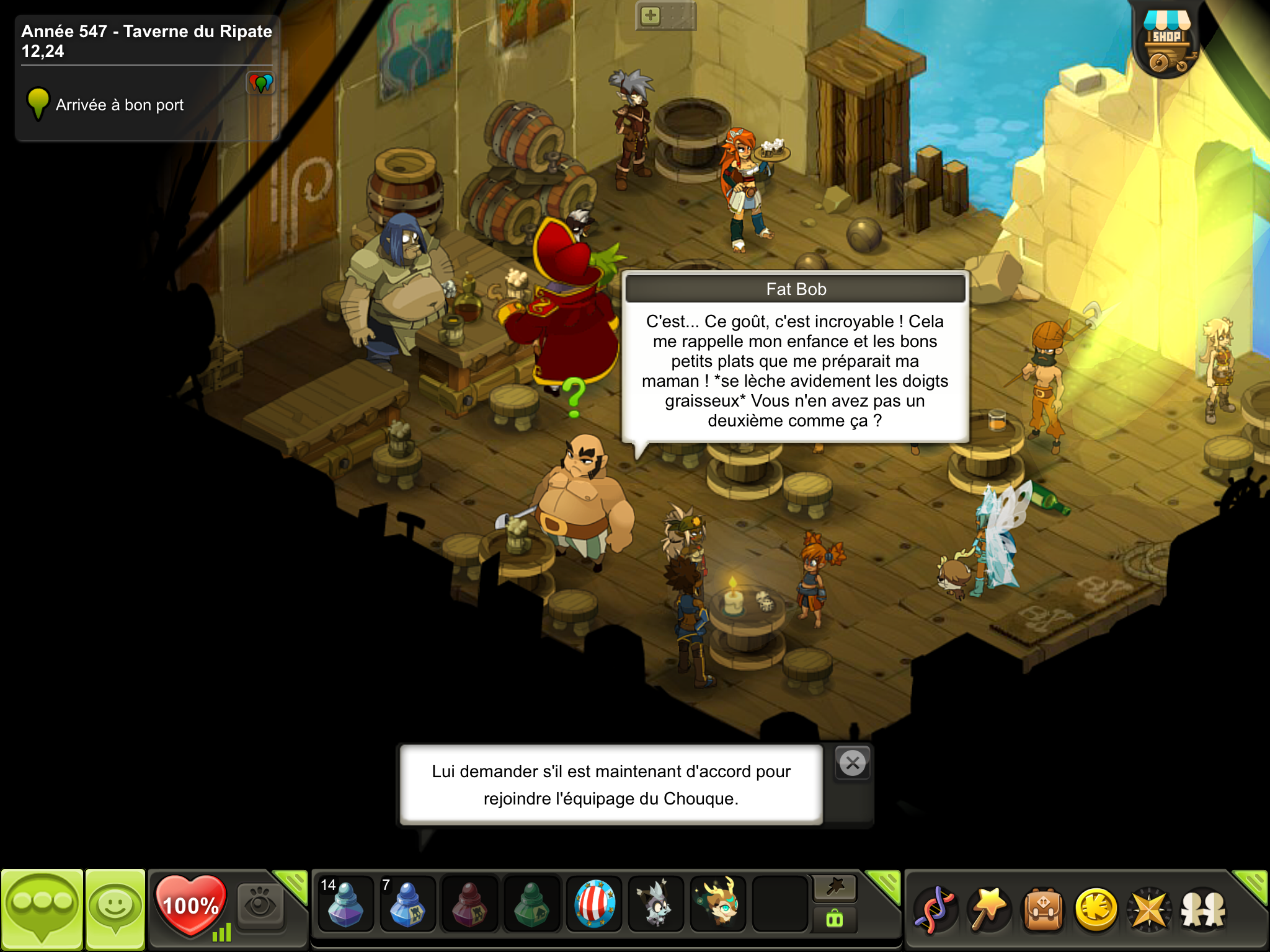
Task: Choose the reply asking Fat Bob to join the Chouque crew
Action: (x=611, y=785)
